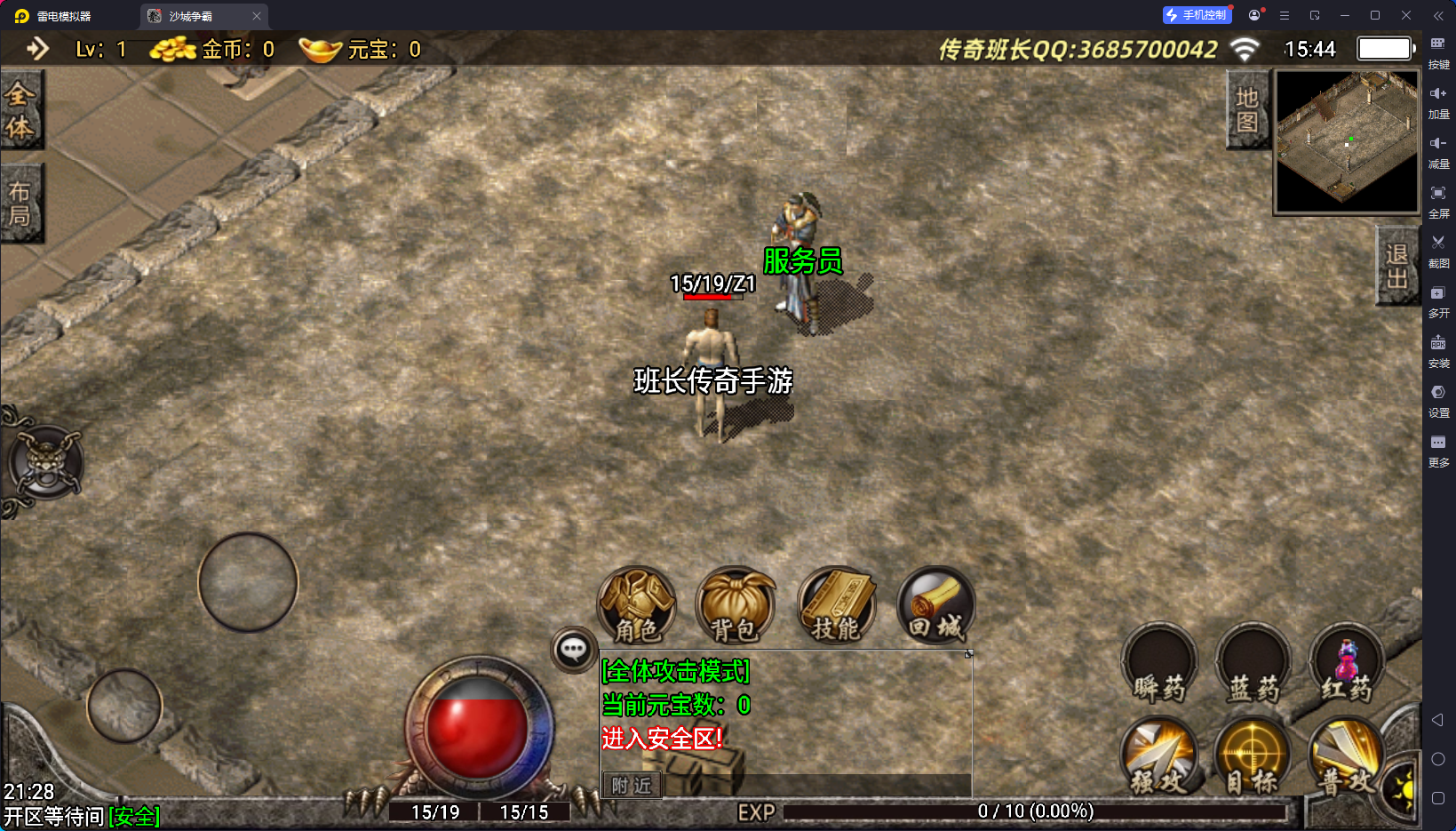Tap the beast-head emblem icon
The height and width of the screenshot is (831, 1456).
[45, 461]
